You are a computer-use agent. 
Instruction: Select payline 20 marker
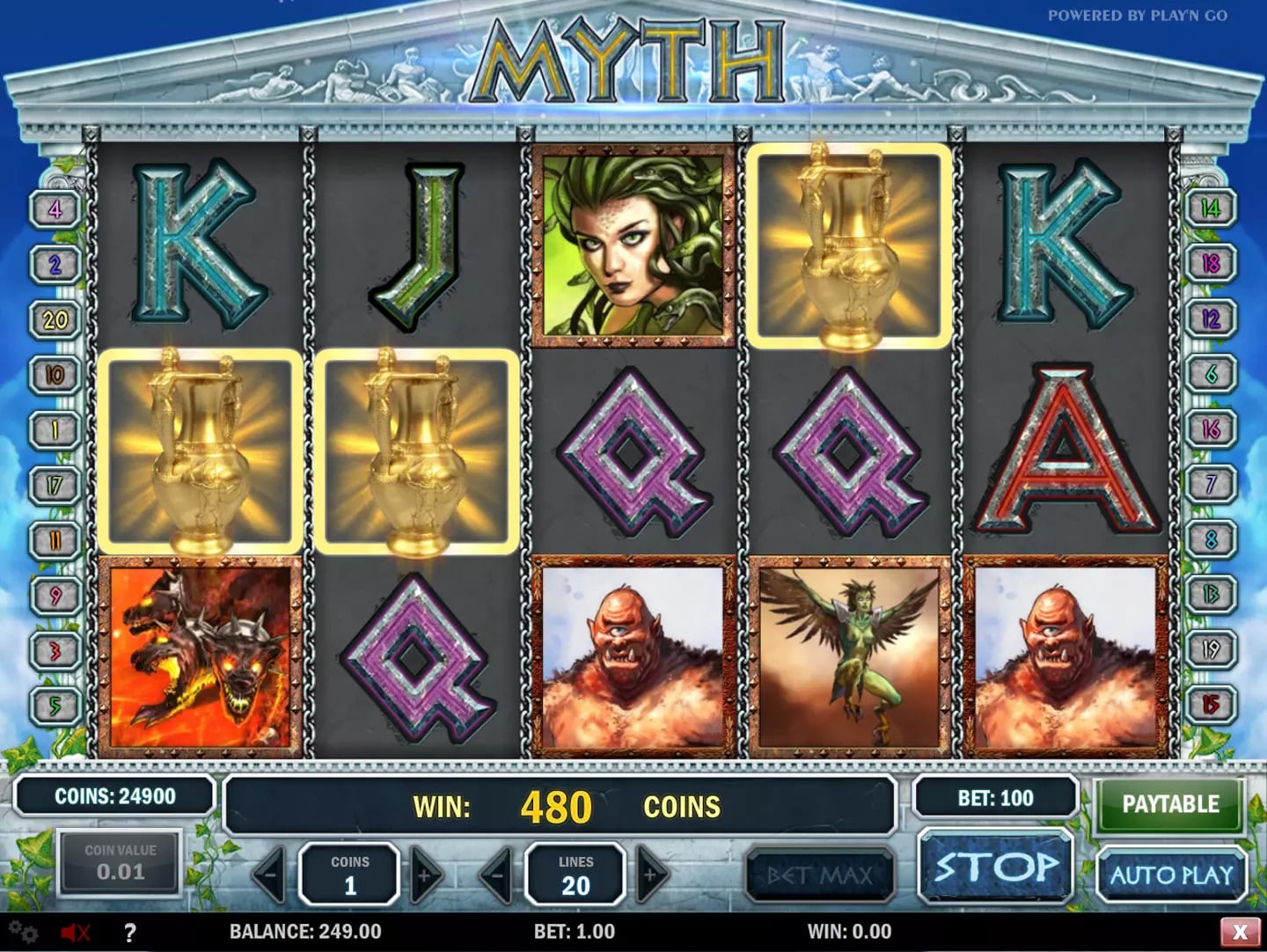click(55, 319)
